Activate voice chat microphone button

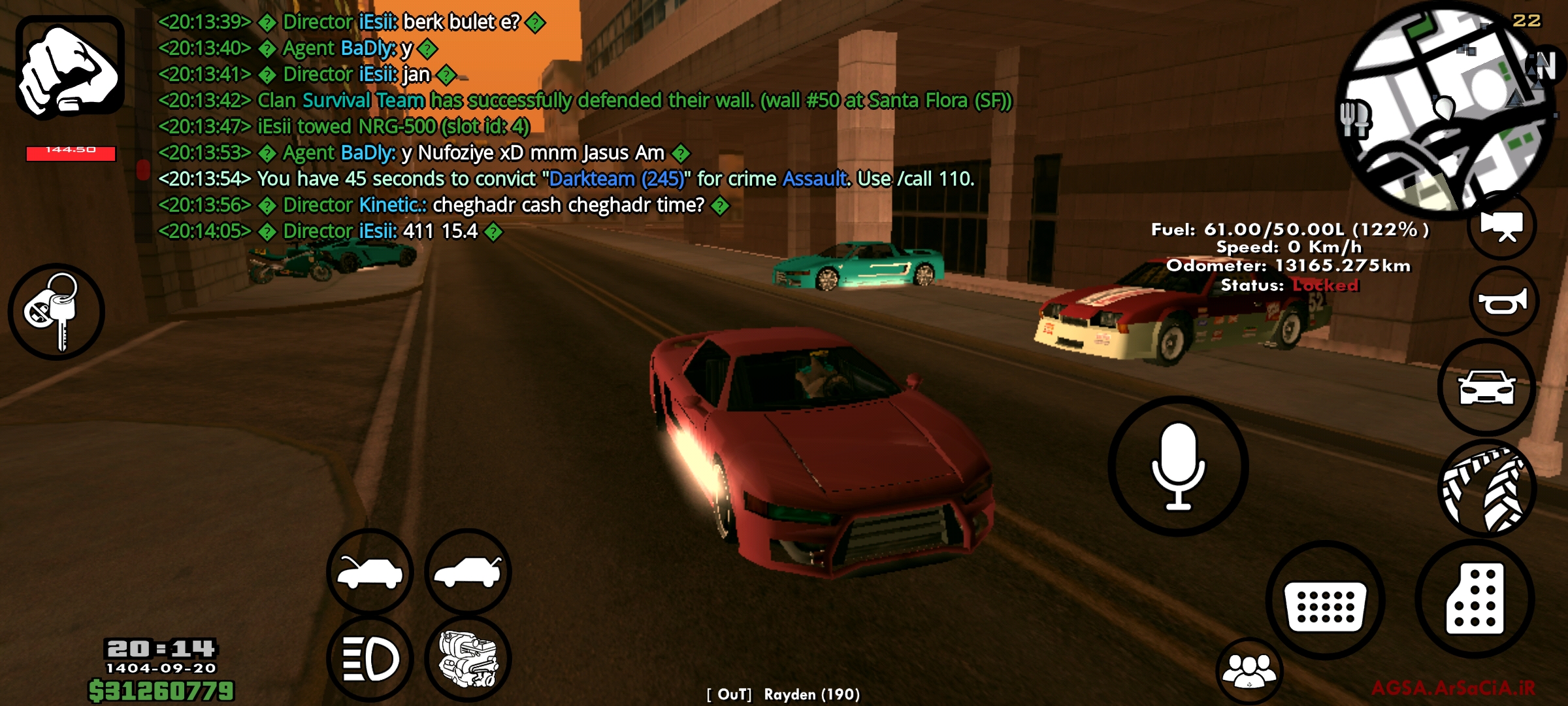point(1178,466)
